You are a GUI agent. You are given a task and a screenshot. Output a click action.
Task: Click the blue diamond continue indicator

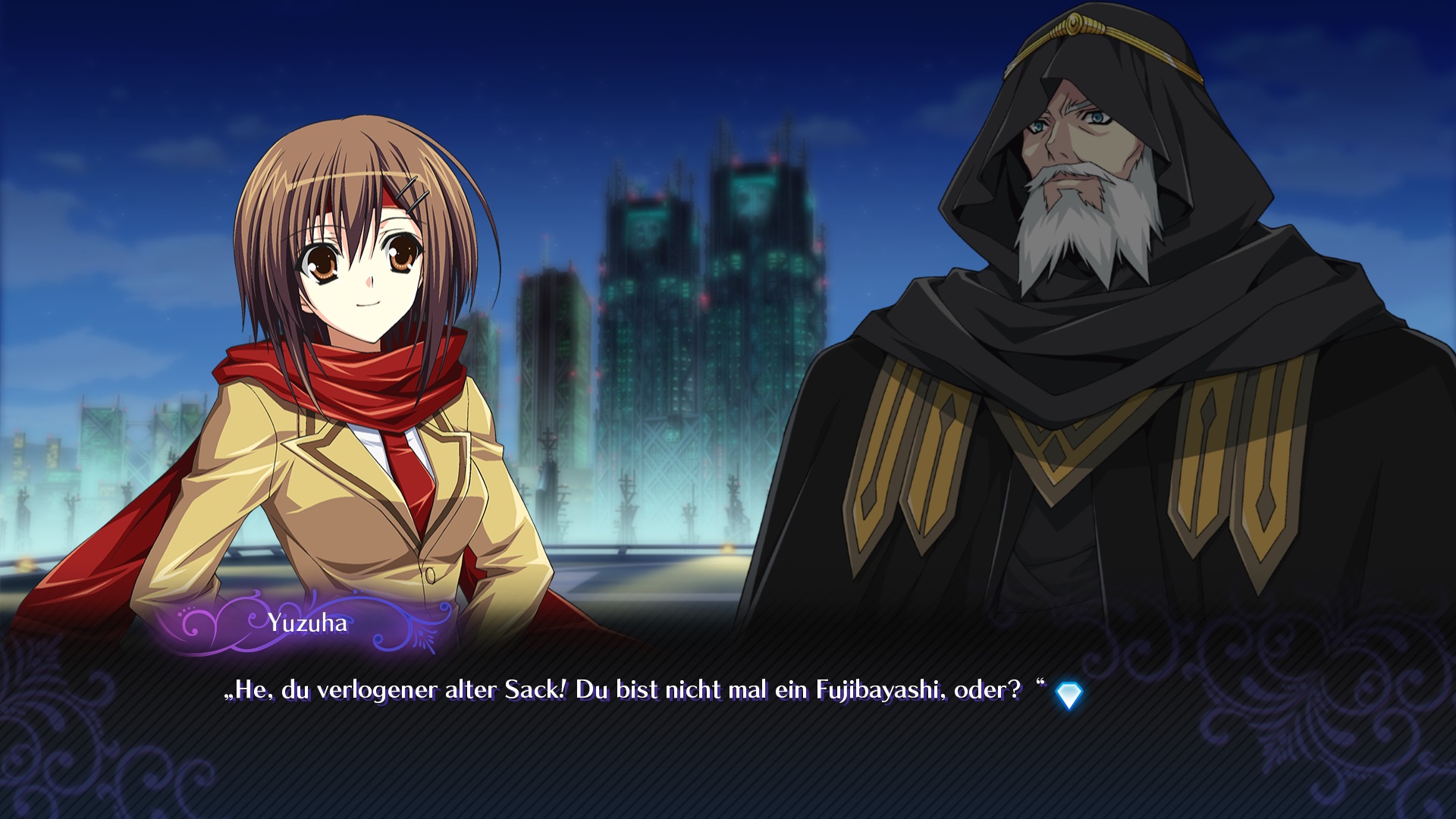(x=1068, y=695)
